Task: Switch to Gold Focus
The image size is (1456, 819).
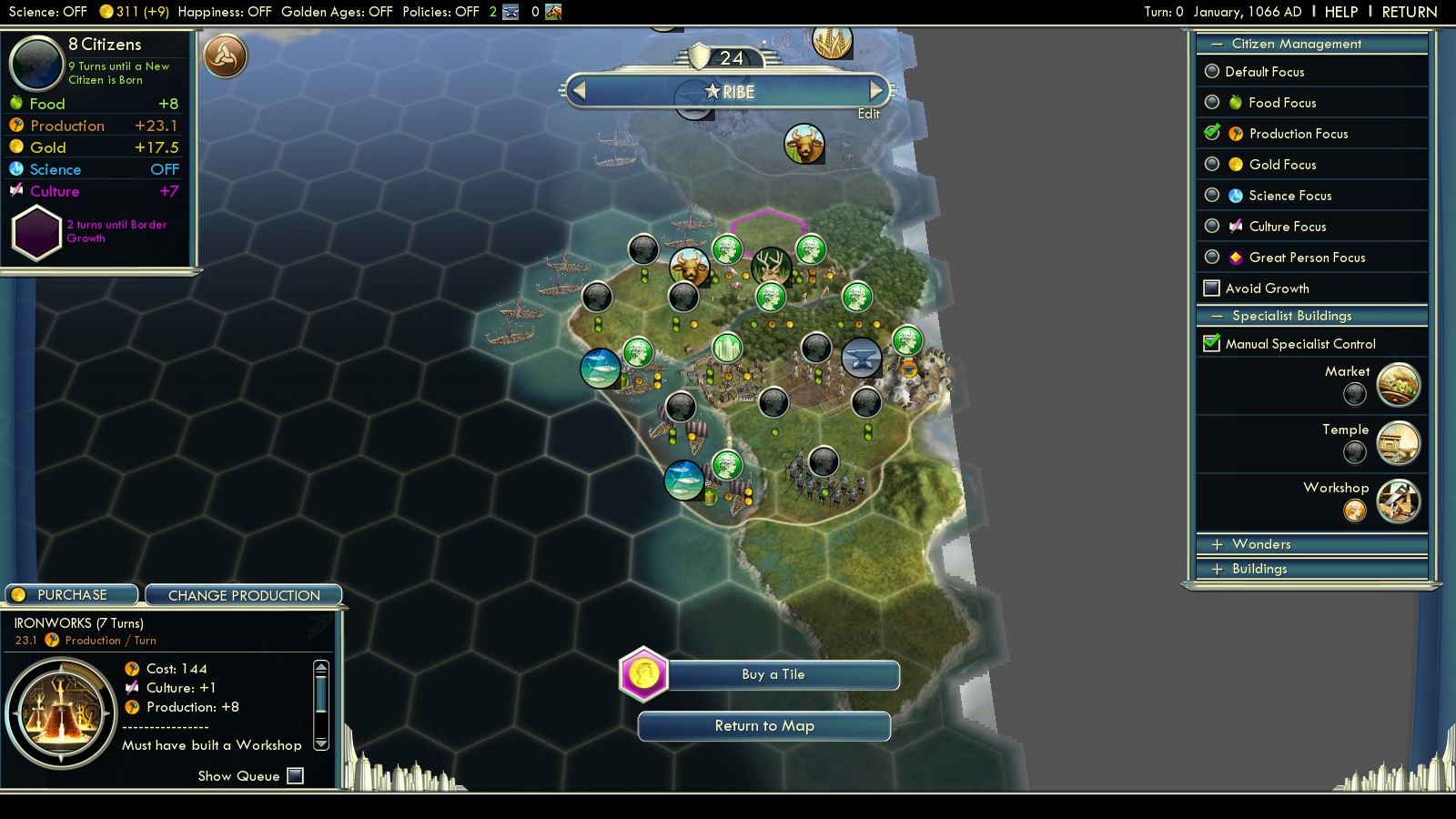Action: tap(1212, 165)
